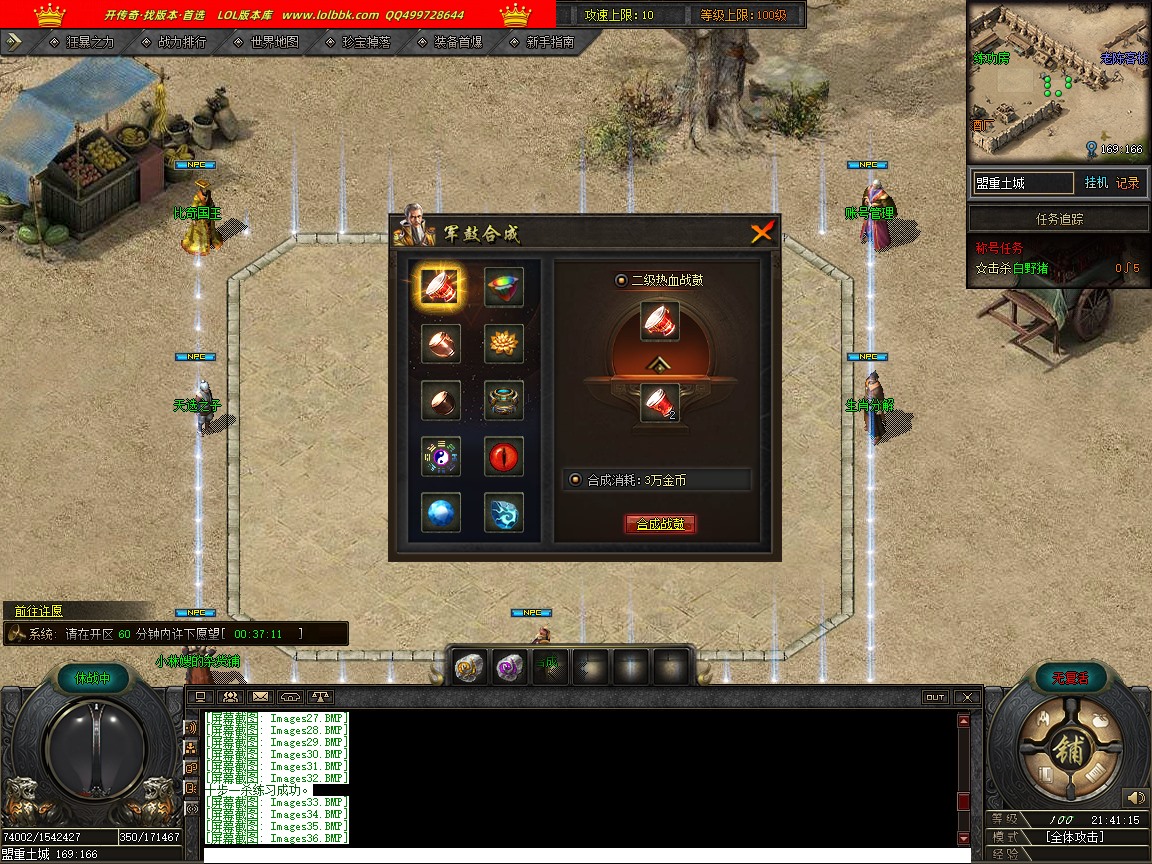The height and width of the screenshot is (864, 1152).
Task: Open the 记录 record link
Action: (x=1127, y=183)
